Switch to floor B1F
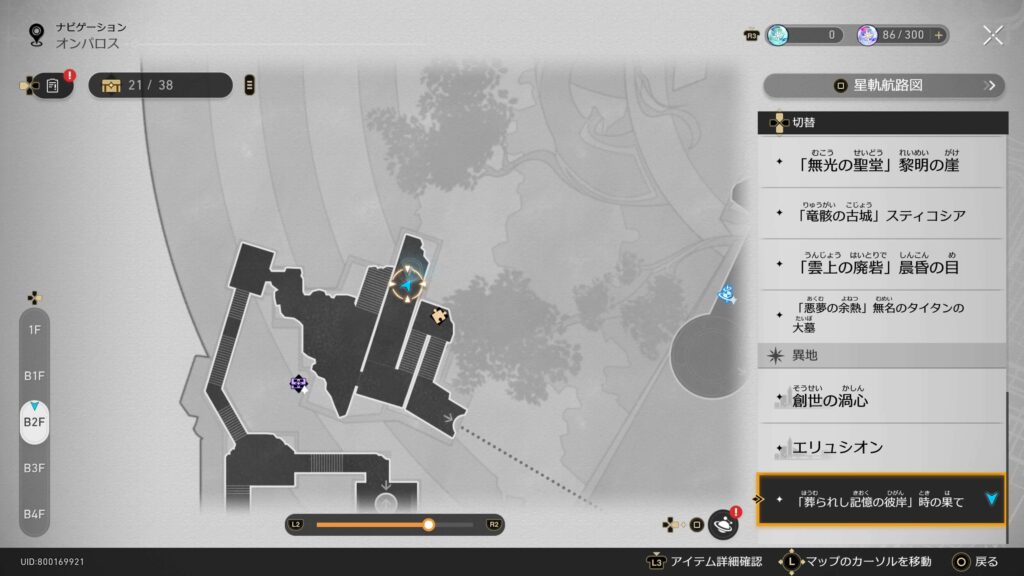The width and height of the screenshot is (1024, 576). [x=34, y=375]
